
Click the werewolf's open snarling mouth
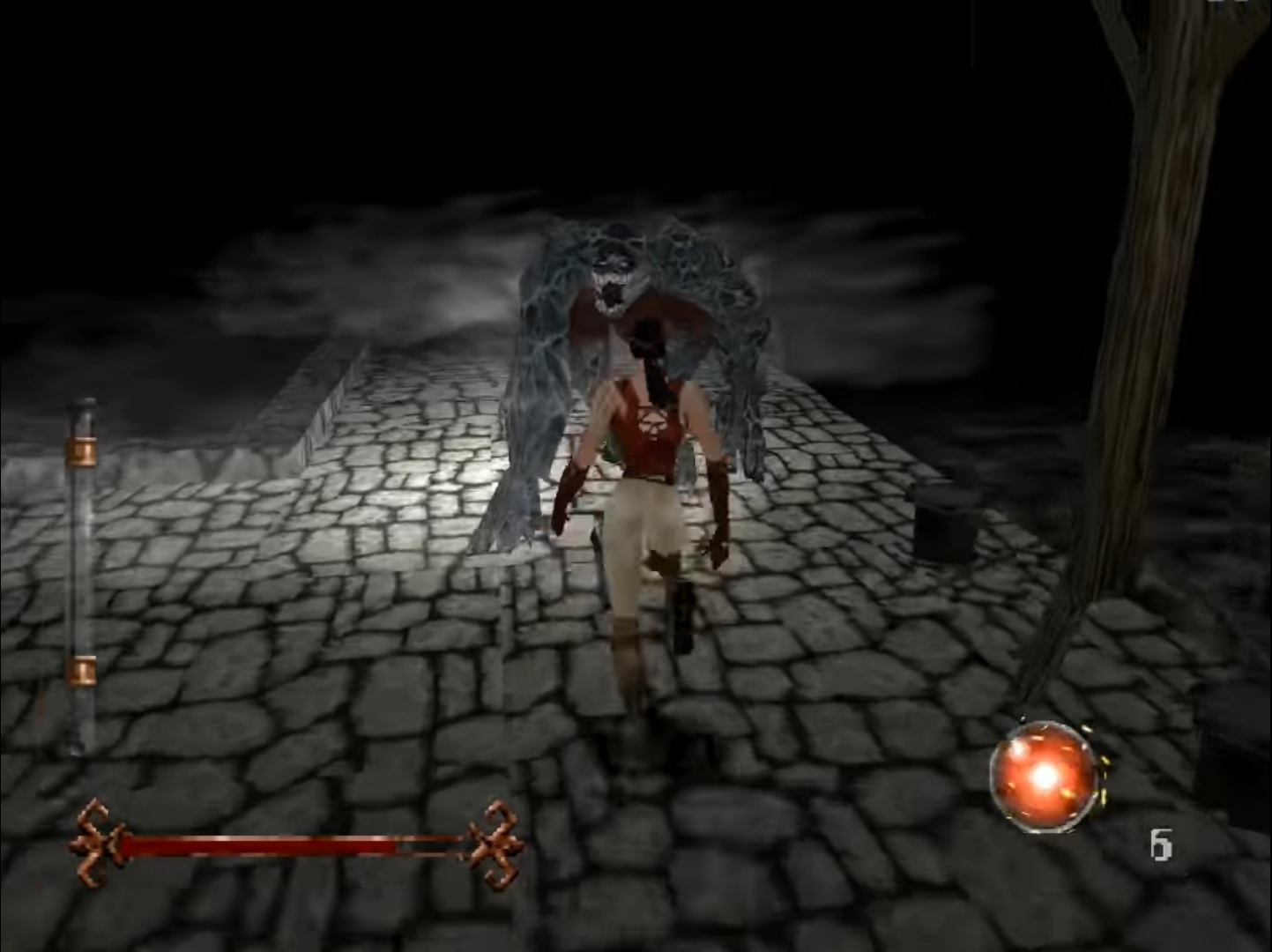coord(611,291)
